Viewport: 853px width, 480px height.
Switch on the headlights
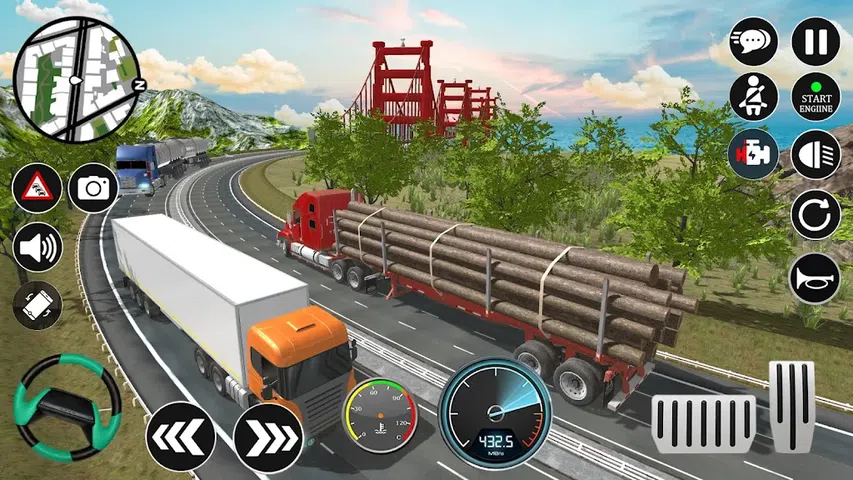pos(816,156)
